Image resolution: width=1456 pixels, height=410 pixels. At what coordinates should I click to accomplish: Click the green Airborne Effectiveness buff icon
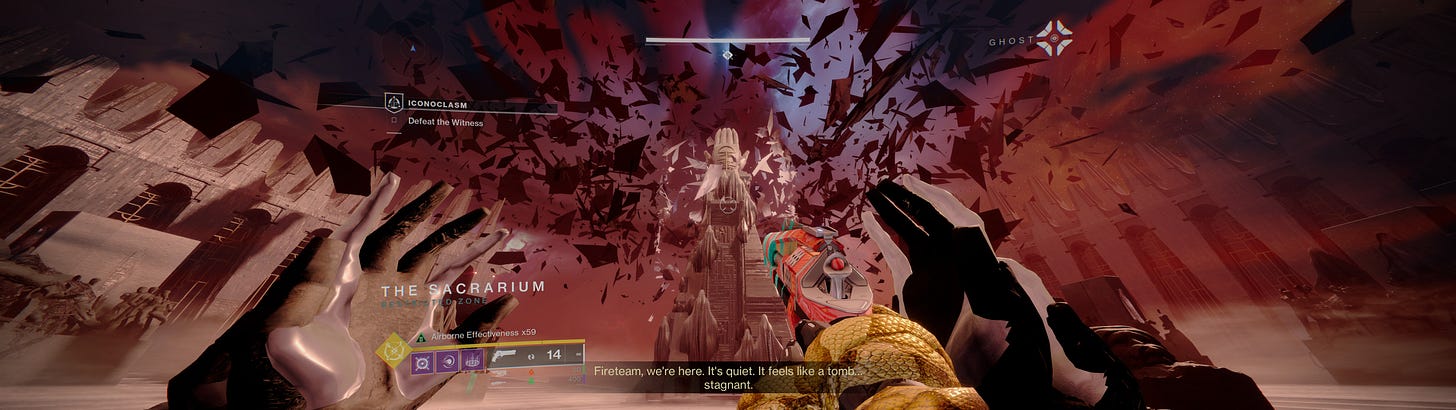click(420, 337)
